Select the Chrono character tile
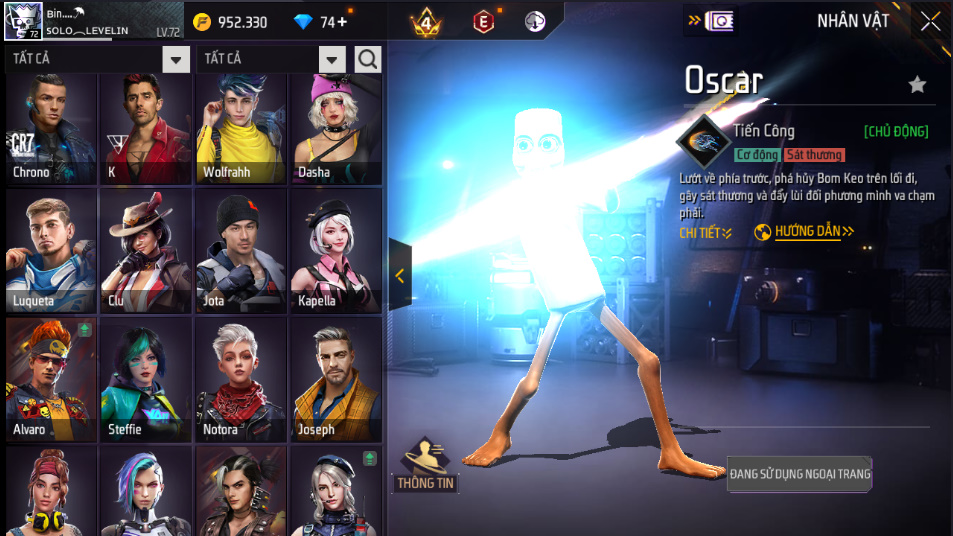The image size is (953, 536). (51, 129)
